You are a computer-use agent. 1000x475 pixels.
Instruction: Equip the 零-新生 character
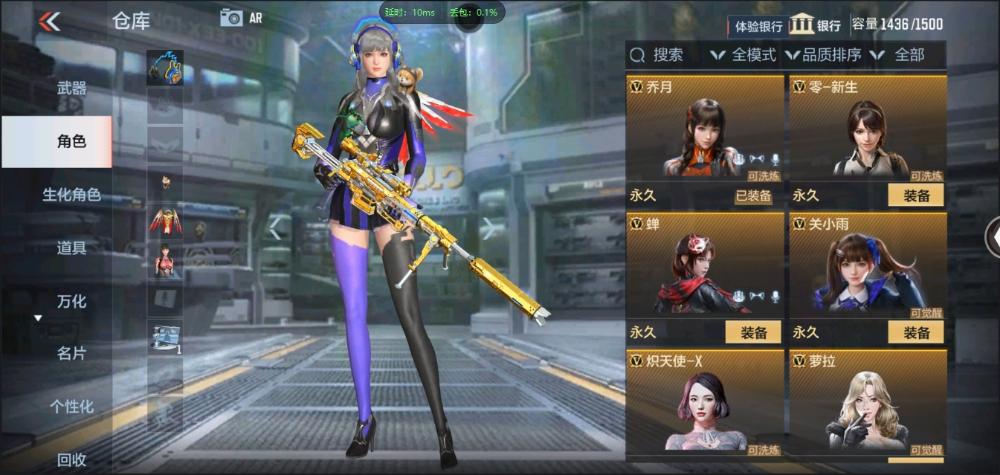(915, 196)
